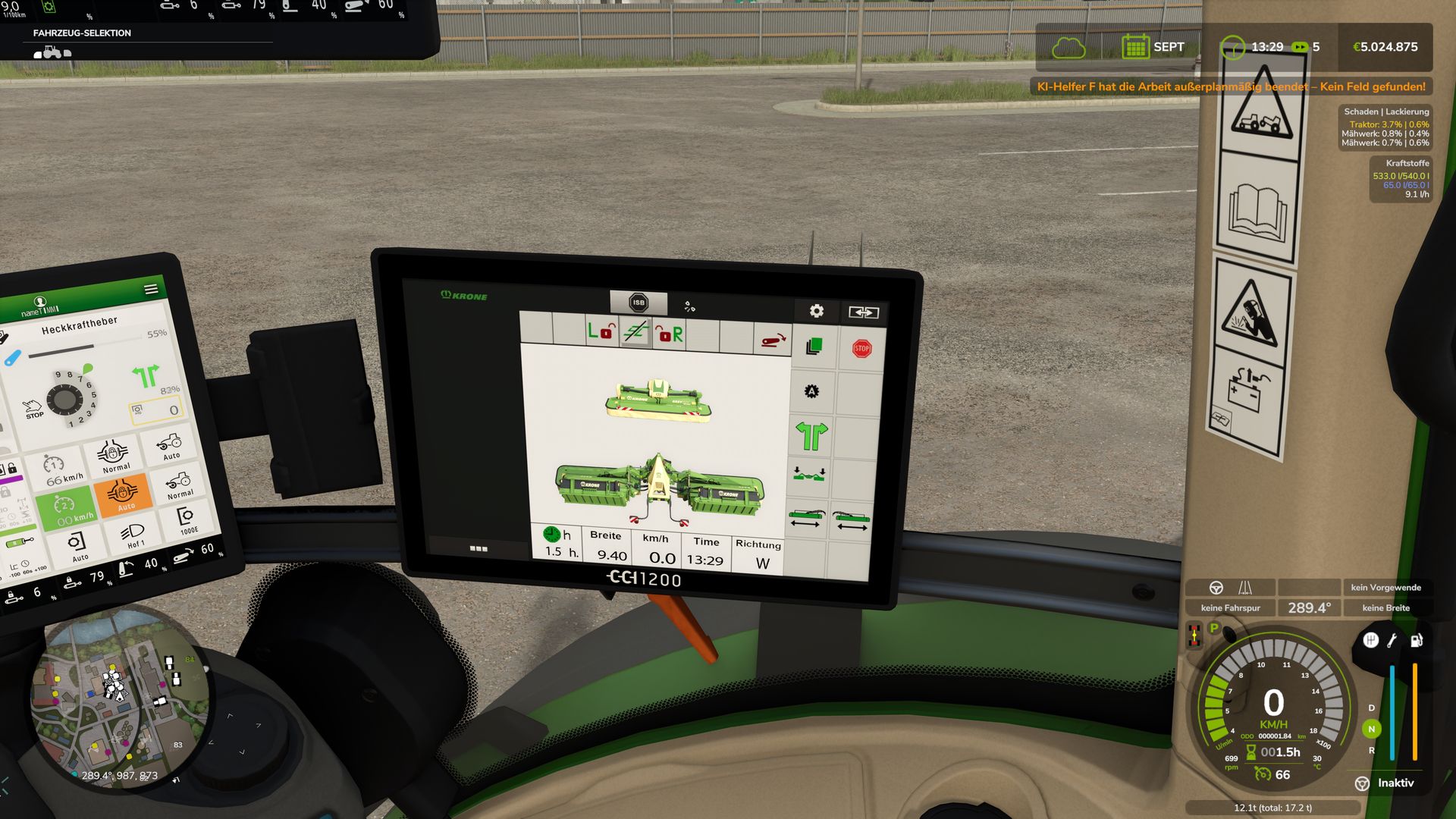The height and width of the screenshot is (819, 1456).
Task: Select the automatic 'A' gear icon
Action: pos(811,390)
